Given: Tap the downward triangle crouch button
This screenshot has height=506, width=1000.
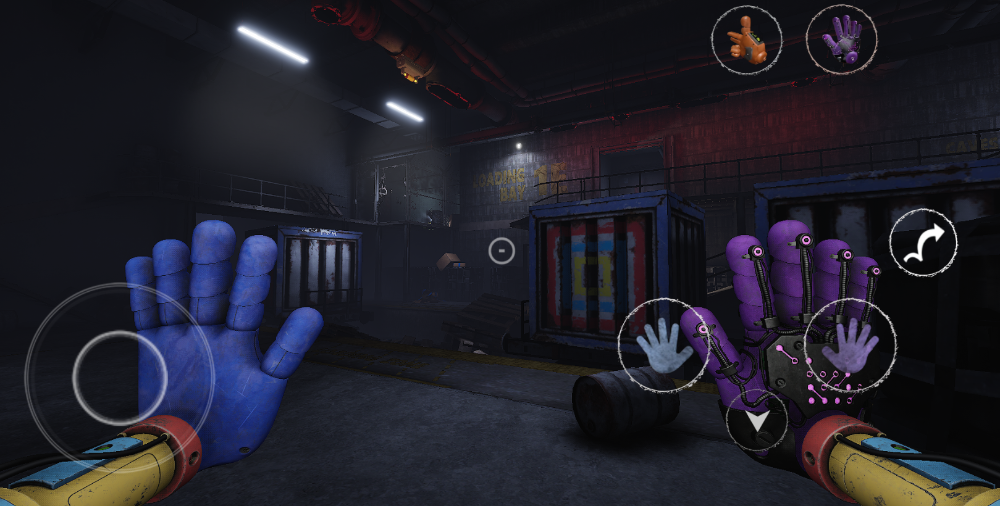Looking at the screenshot, I should coord(757,421).
